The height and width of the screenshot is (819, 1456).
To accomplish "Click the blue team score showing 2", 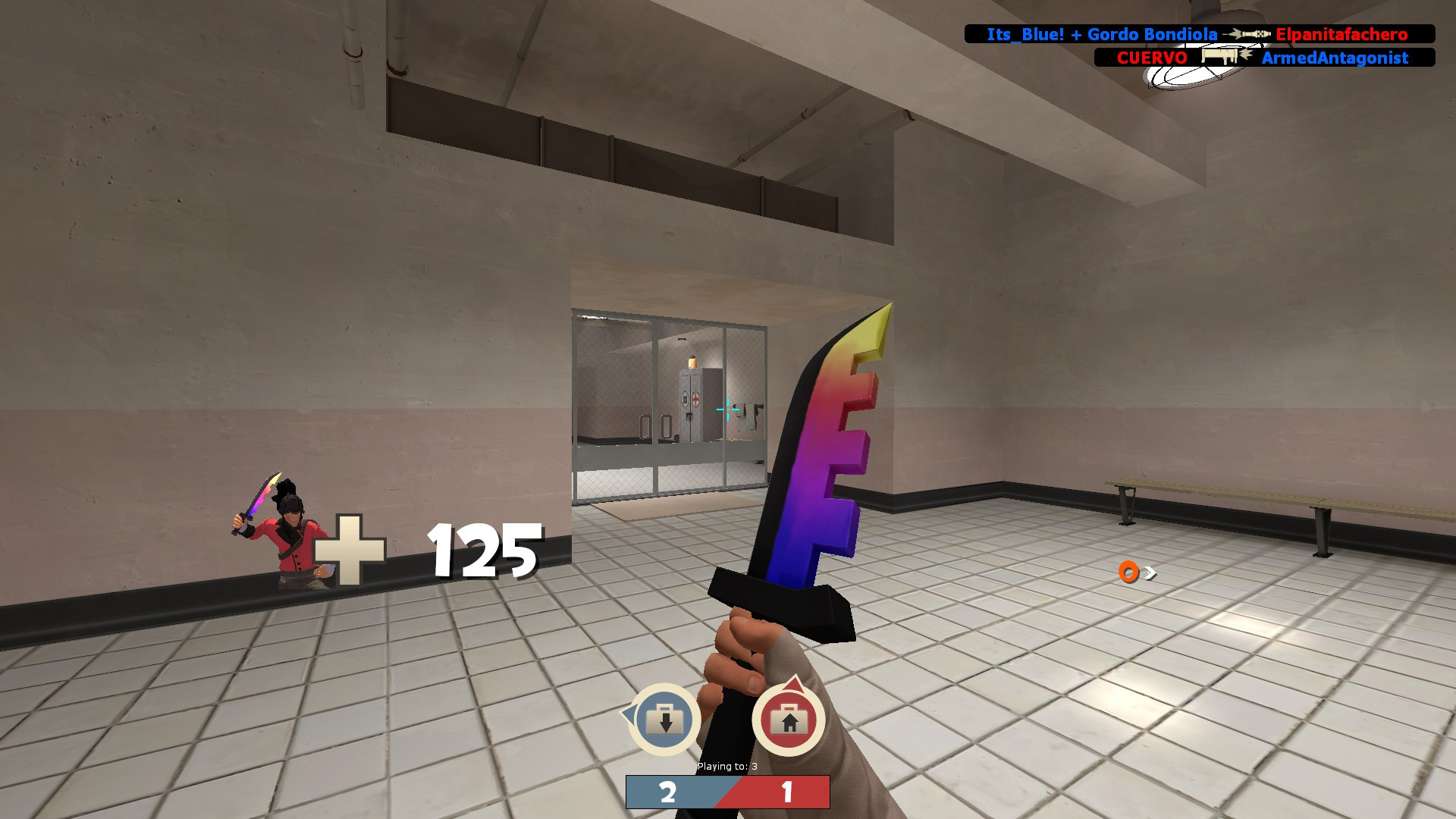I will pyautogui.click(x=667, y=791).
